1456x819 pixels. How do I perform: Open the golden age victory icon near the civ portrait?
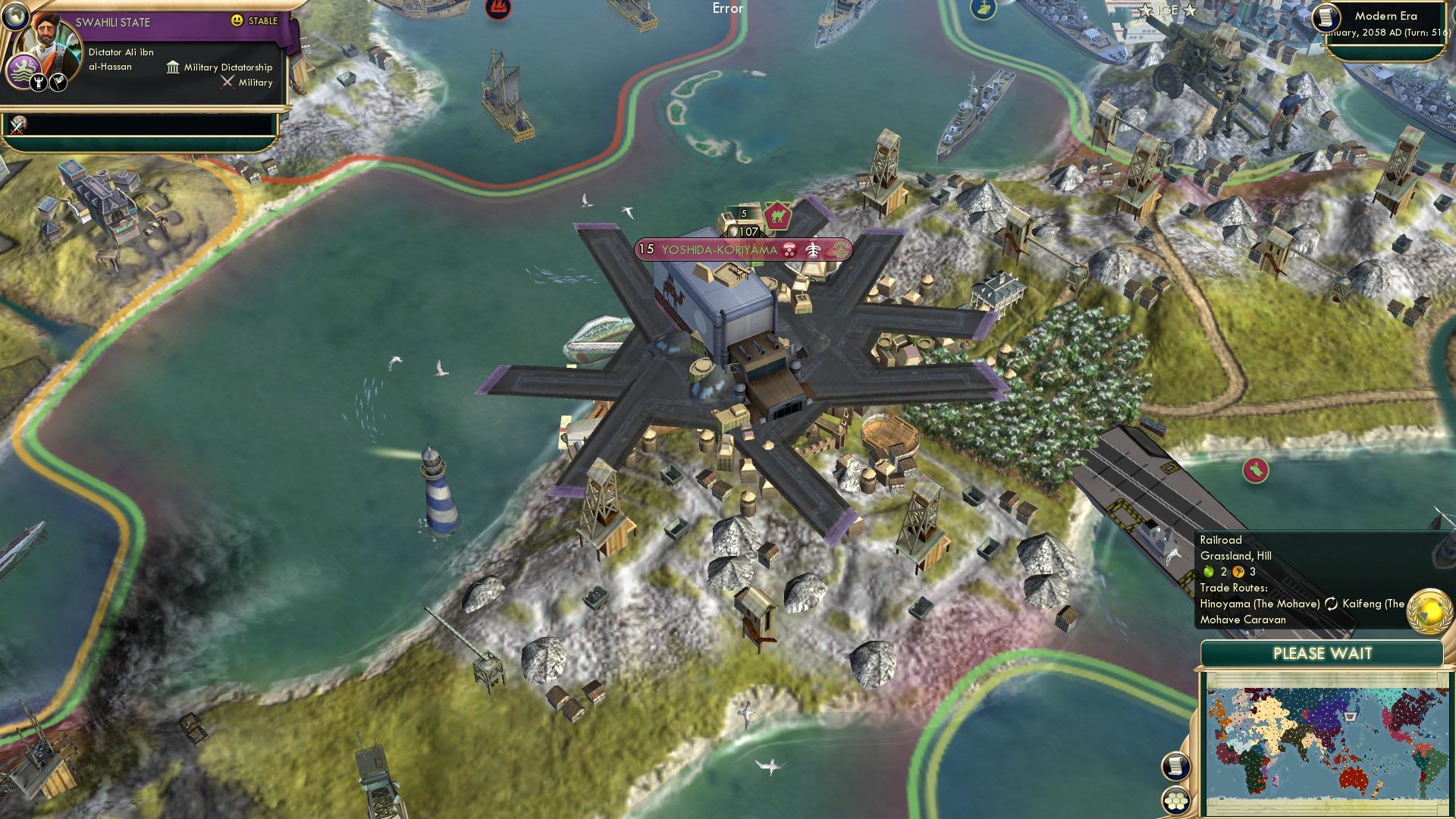(39, 82)
